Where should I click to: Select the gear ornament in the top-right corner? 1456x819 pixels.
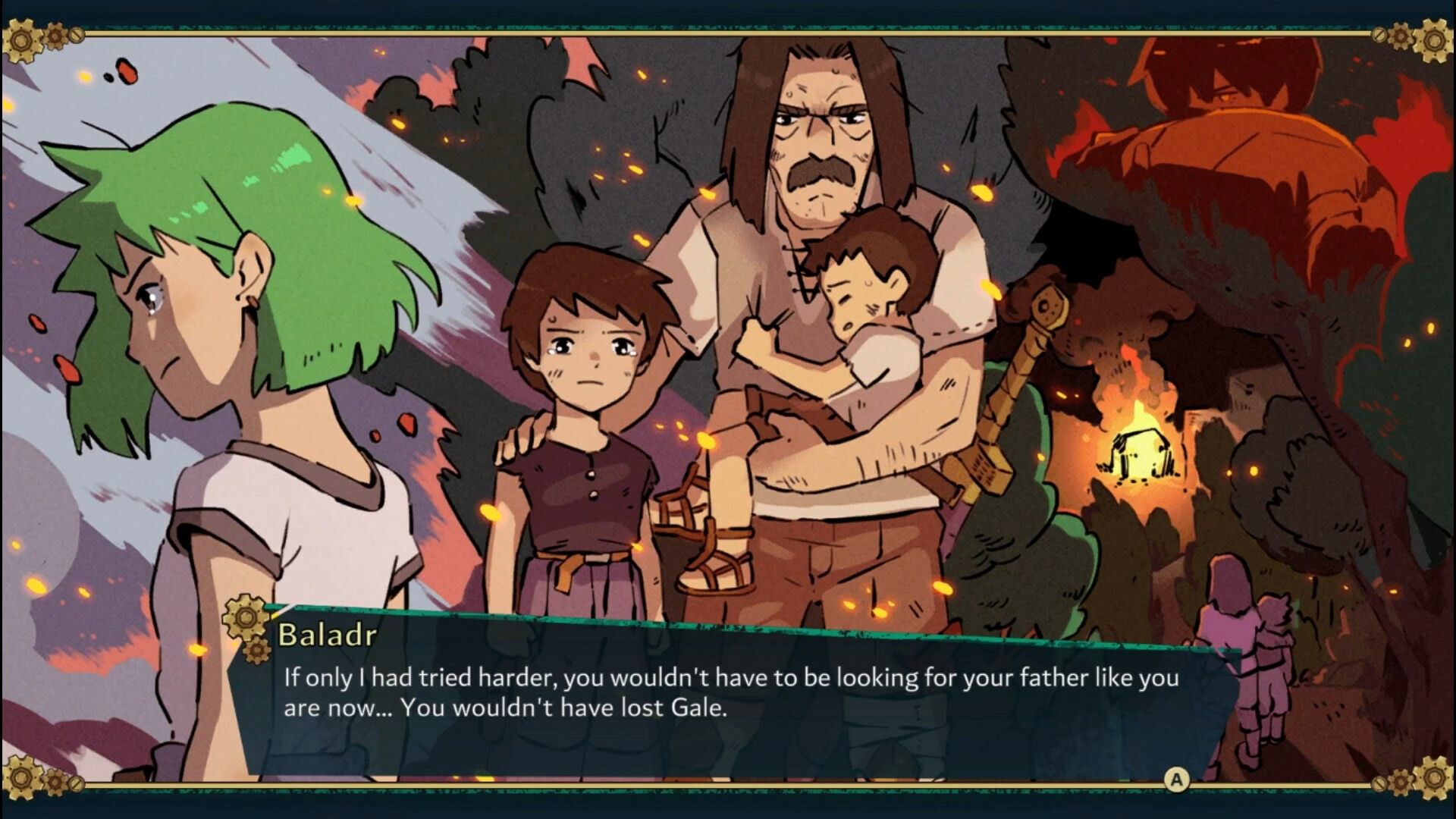coord(1435,42)
